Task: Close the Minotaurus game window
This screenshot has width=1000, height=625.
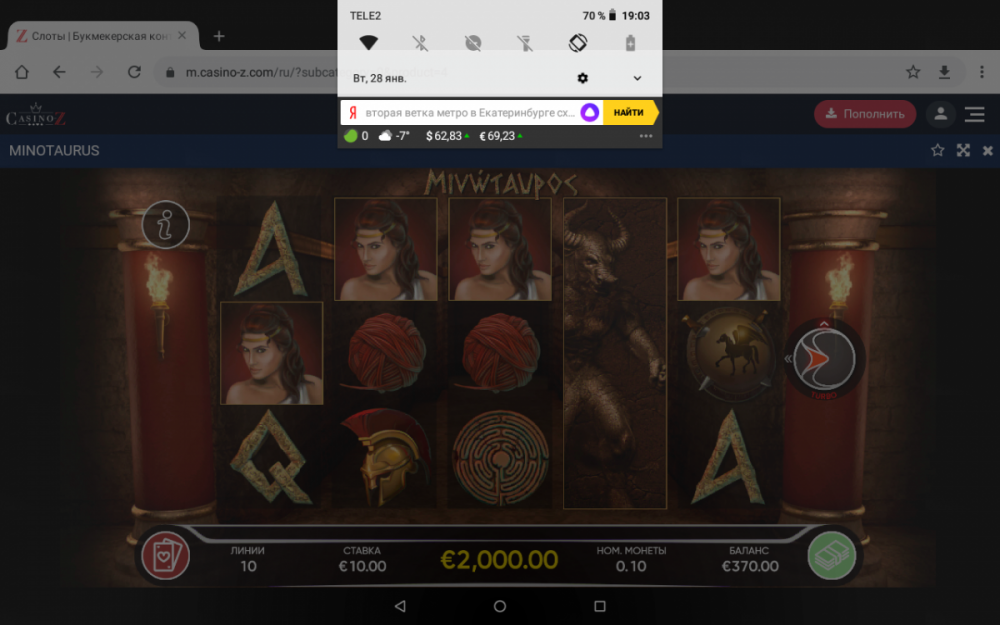Action: coord(988,151)
